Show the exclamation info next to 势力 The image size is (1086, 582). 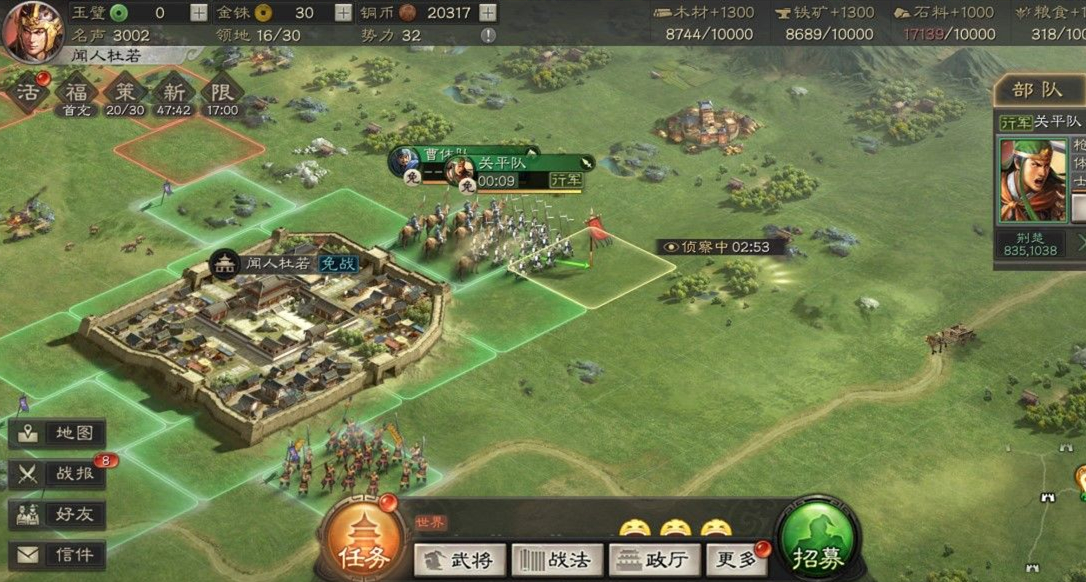(487, 35)
